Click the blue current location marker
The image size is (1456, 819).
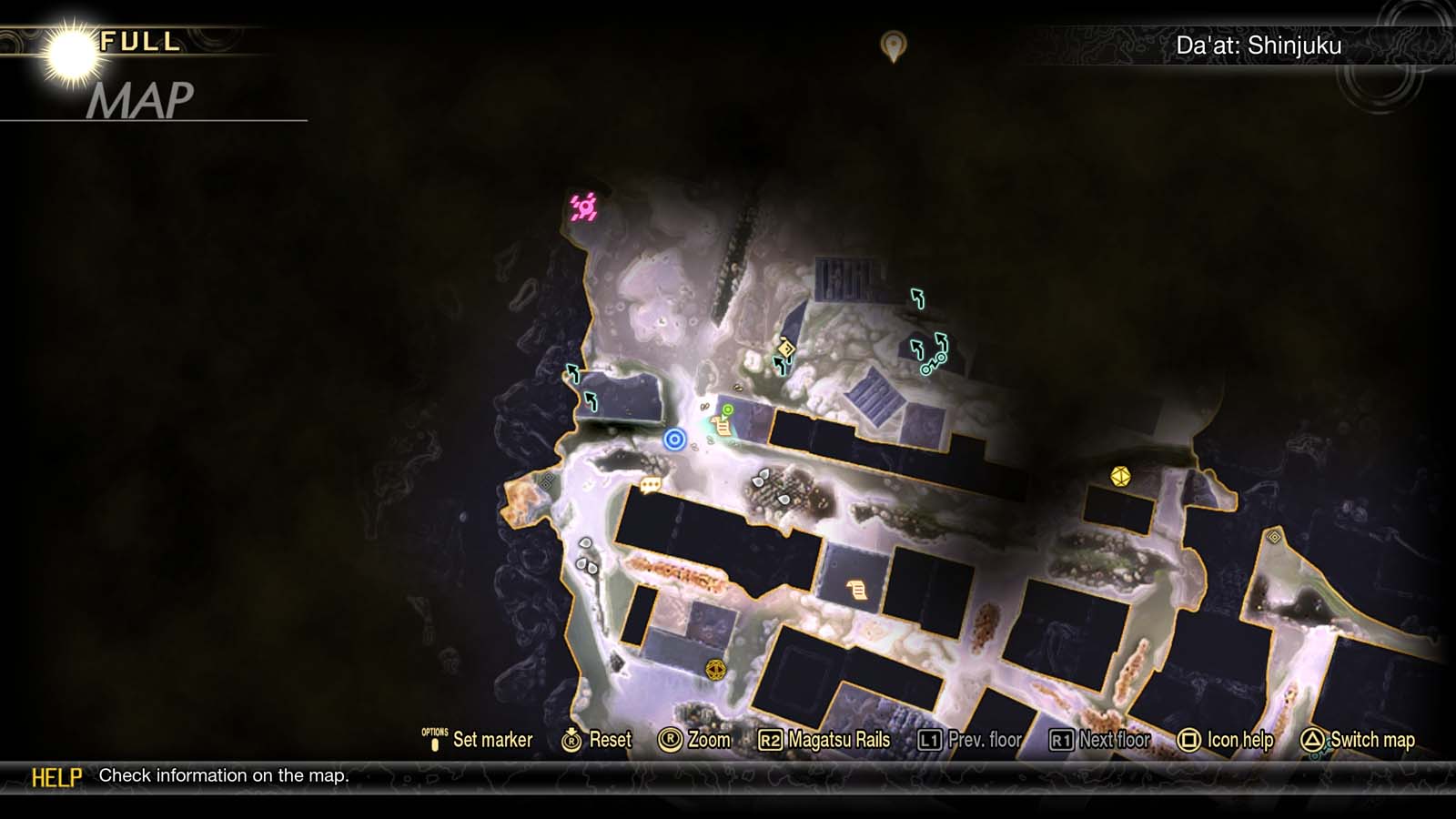click(675, 438)
